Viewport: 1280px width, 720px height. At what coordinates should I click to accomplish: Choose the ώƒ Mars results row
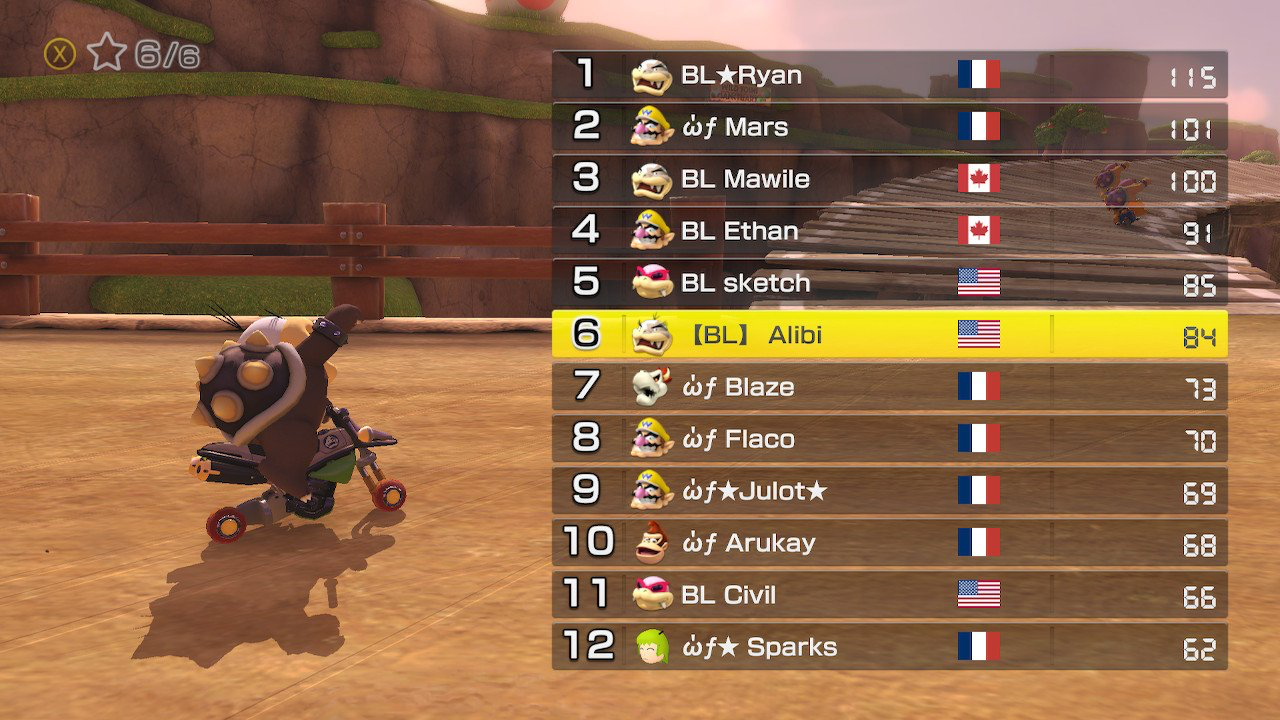click(889, 127)
